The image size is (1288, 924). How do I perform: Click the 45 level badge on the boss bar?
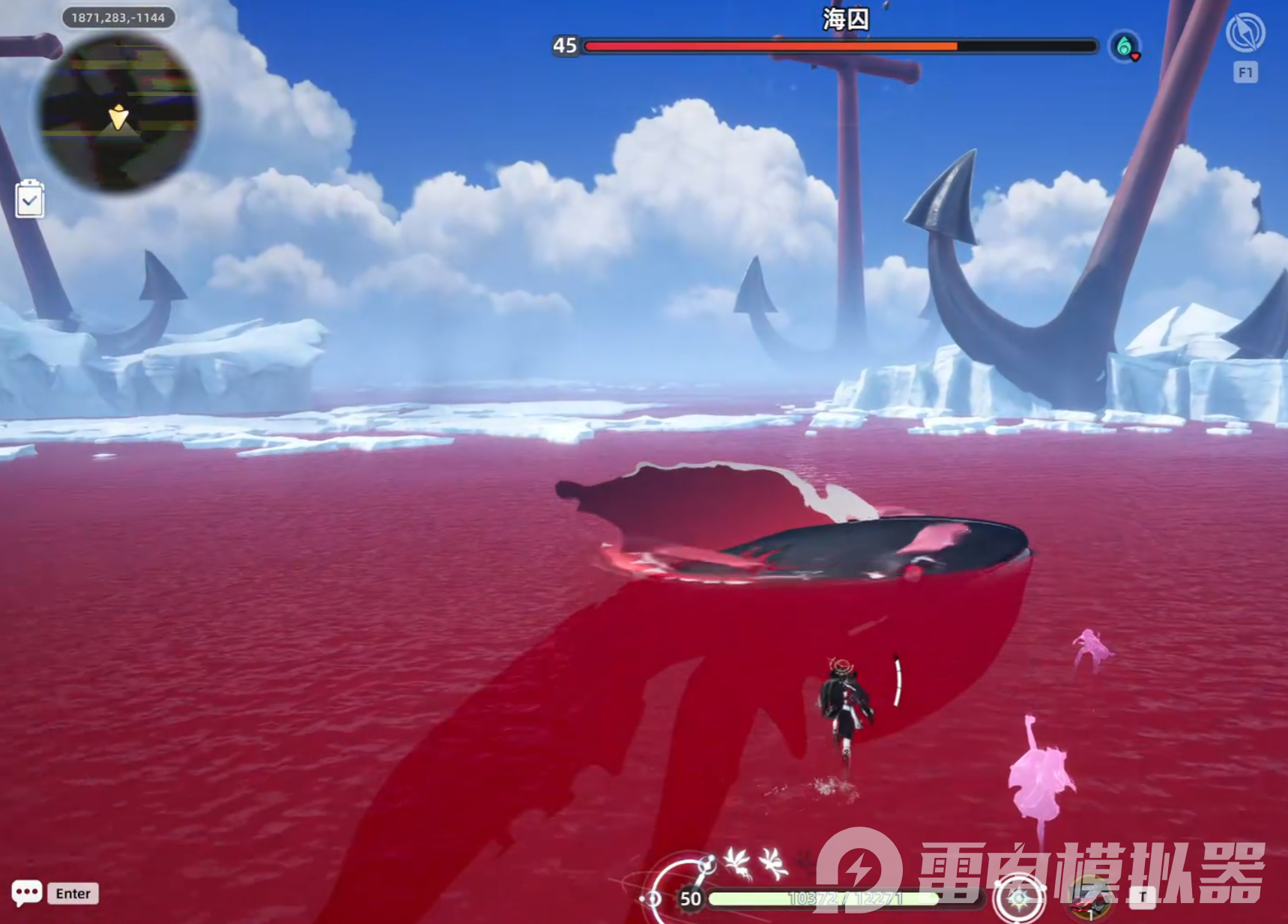564,46
